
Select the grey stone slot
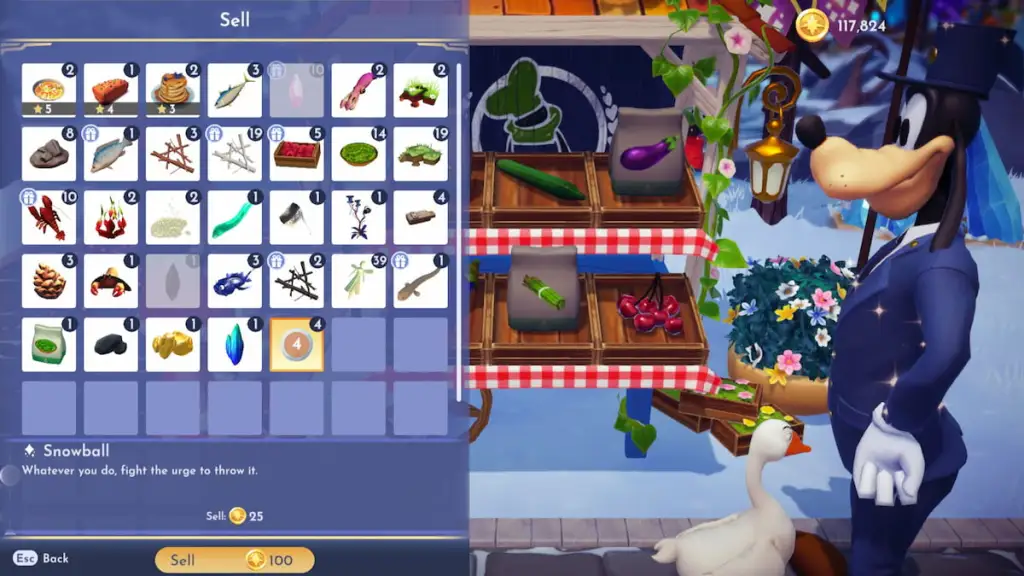tap(48, 154)
